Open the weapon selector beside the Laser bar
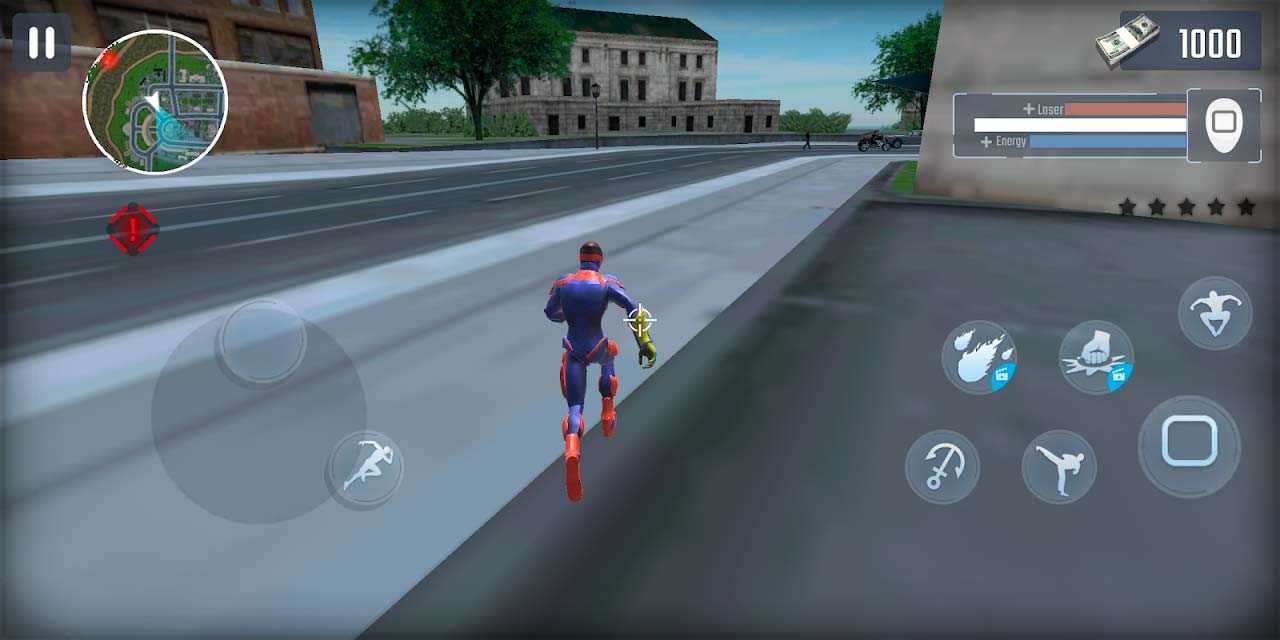 1223,125
